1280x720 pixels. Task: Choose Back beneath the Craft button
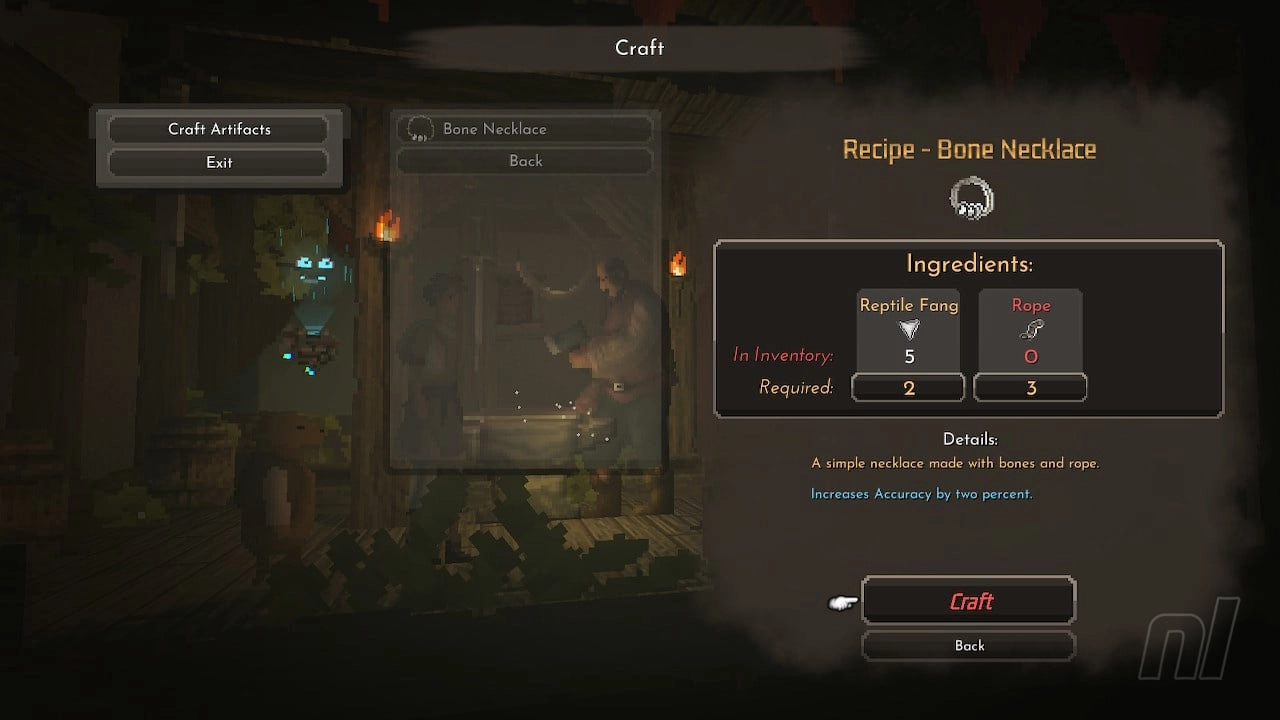[968, 646]
